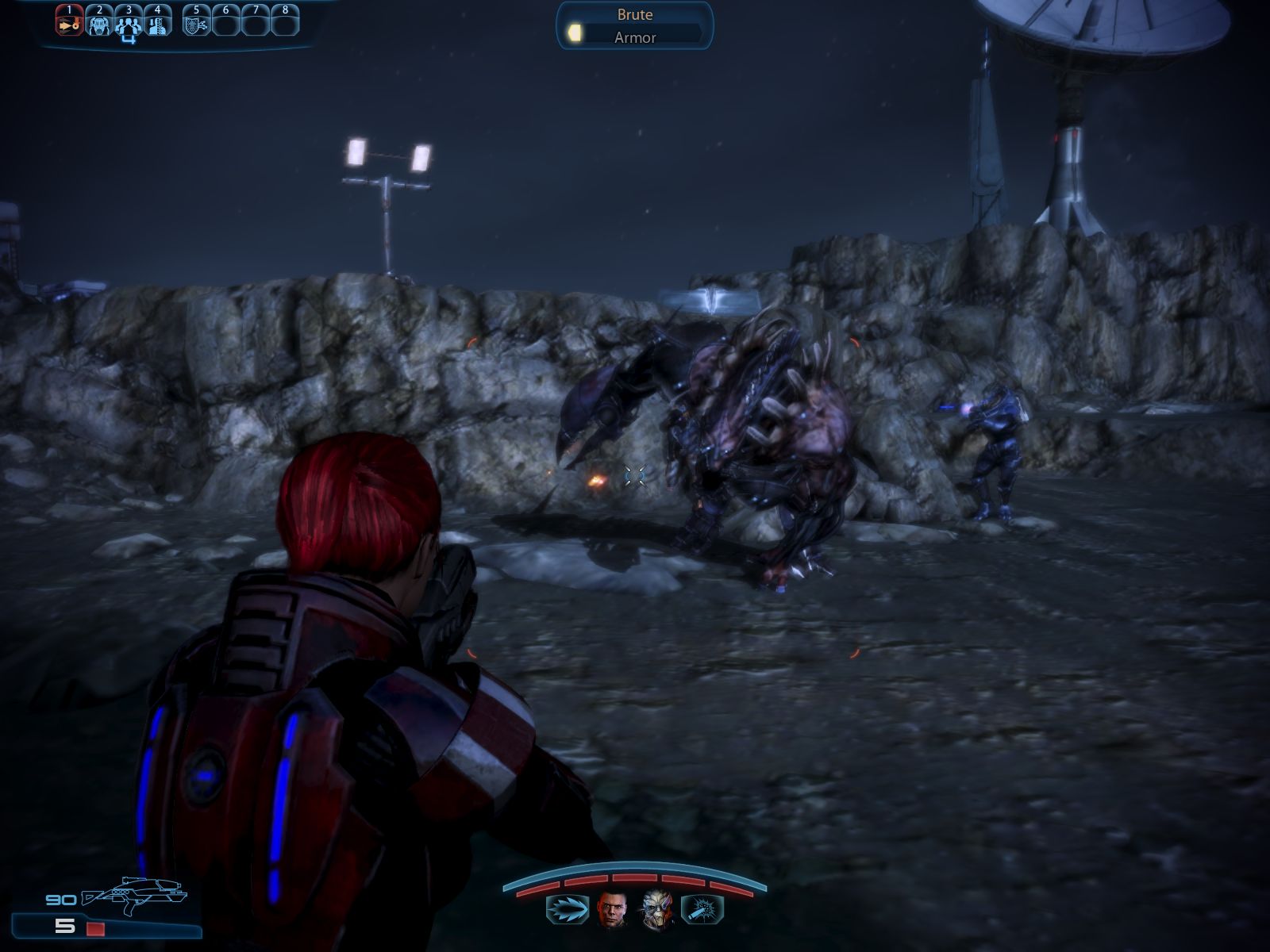This screenshot has width=1270, height=952.
Task: Use the mech head power in slot 2
Action: (x=99, y=24)
